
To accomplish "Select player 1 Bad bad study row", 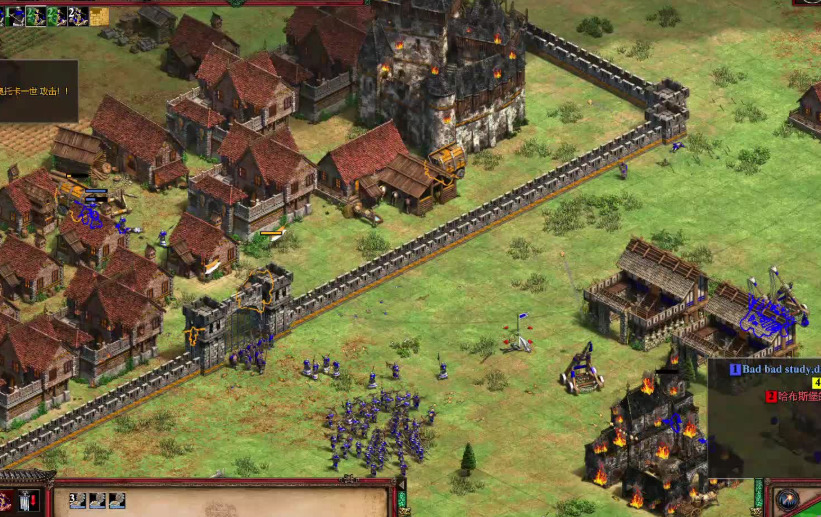I will tap(775, 369).
